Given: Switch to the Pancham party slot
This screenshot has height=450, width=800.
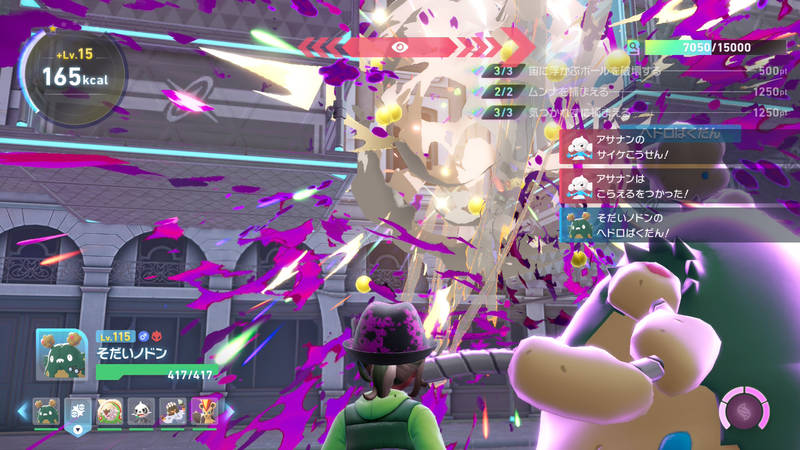Looking at the screenshot, I should point(142,411).
